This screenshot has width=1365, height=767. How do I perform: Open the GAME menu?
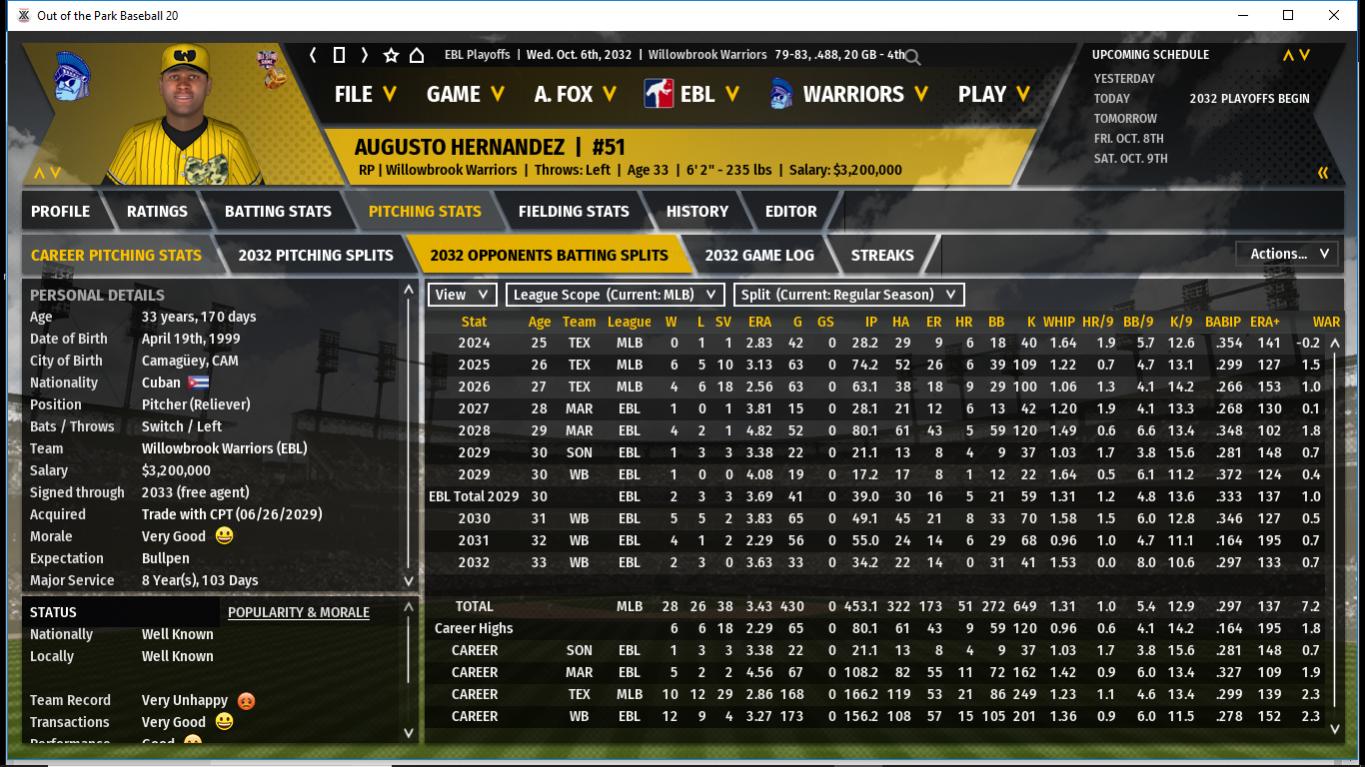(464, 94)
